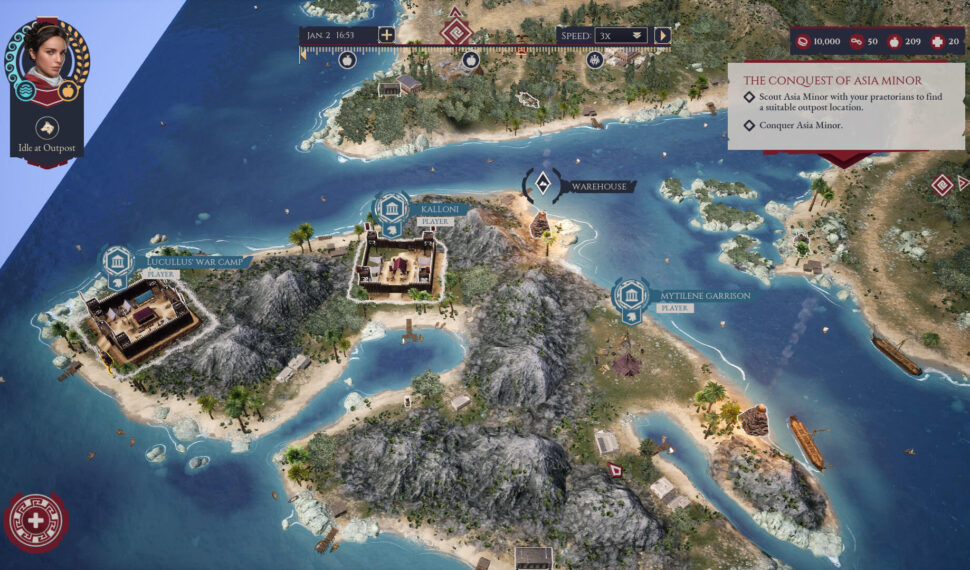This screenshot has height=570, width=970.
Task: Click the plus button beside the date
Action: click(x=386, y=35)
